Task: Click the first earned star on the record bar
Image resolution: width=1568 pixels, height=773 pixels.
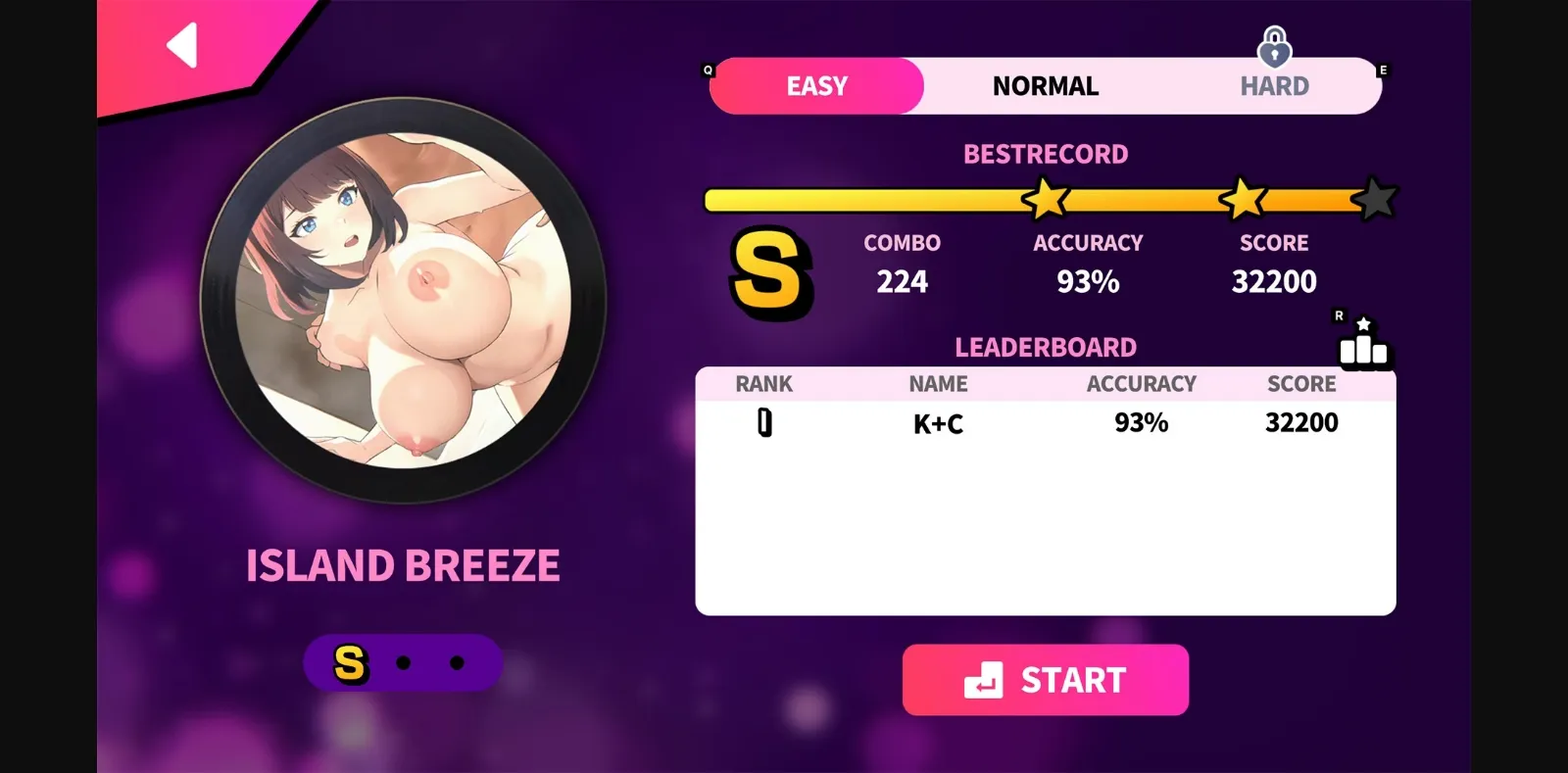Action: 1044,198
